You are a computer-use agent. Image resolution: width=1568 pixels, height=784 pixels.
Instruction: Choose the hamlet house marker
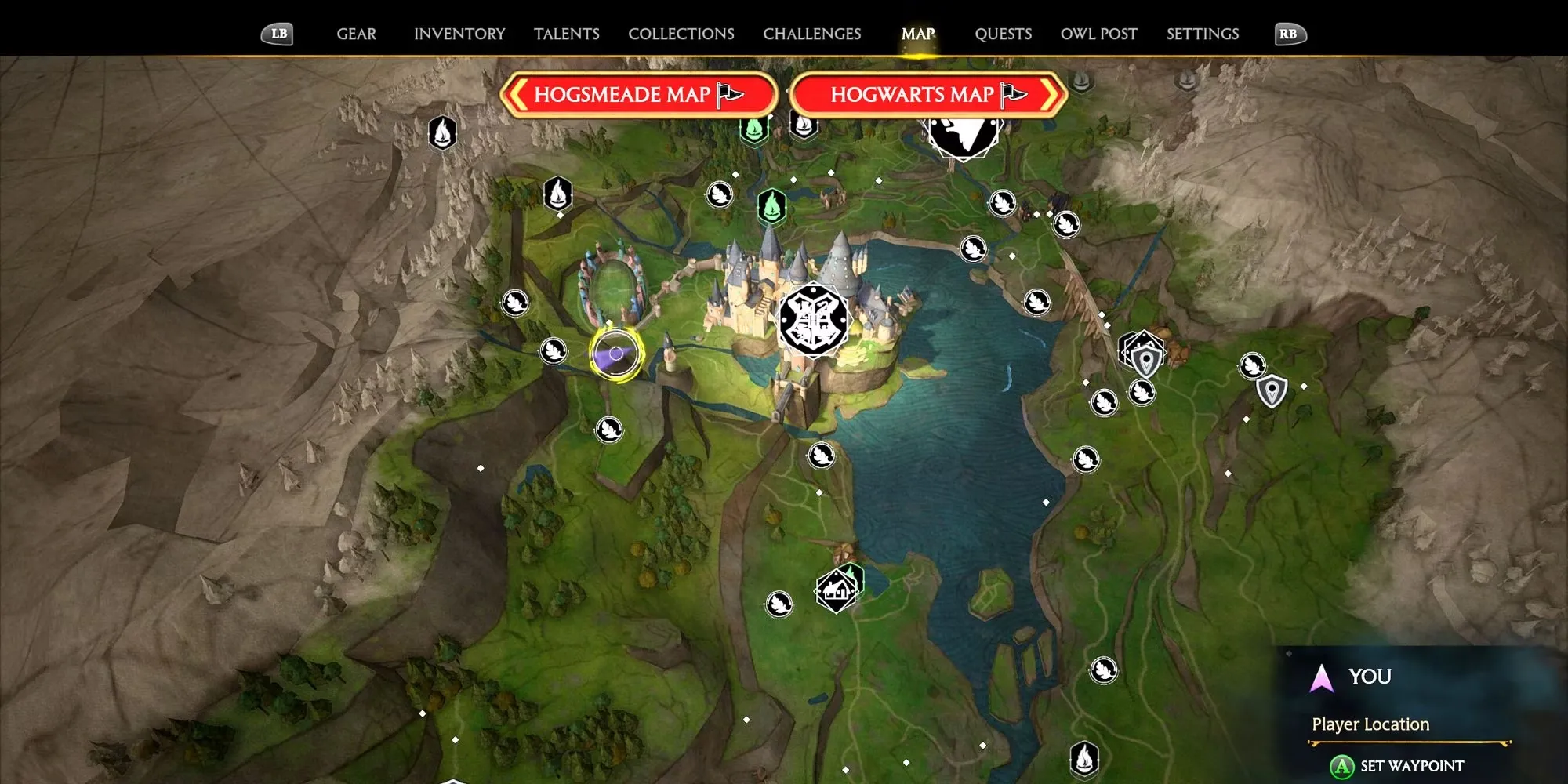pos(836,590)
